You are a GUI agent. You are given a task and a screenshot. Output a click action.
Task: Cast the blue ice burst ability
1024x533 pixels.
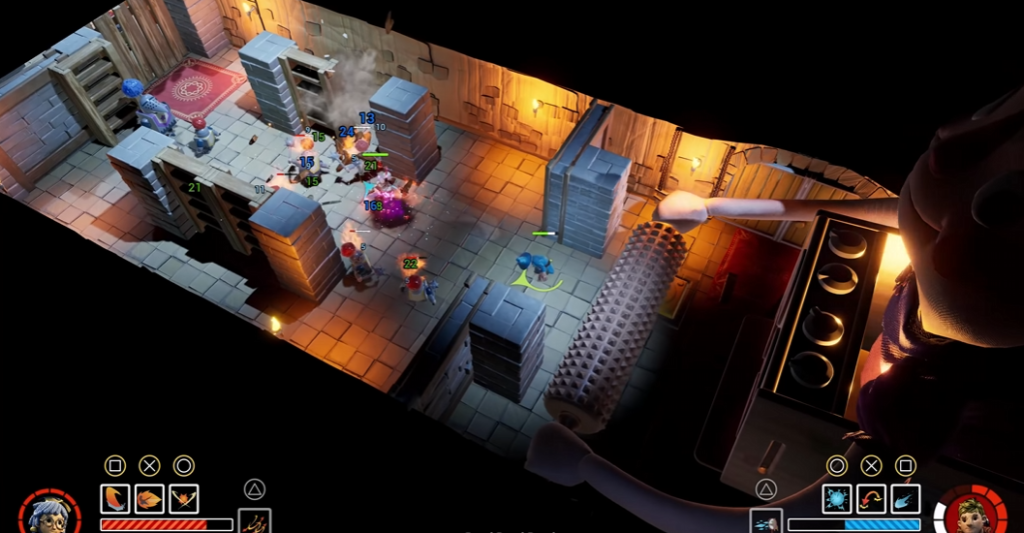pyautogui.click(x=837, y=498)
